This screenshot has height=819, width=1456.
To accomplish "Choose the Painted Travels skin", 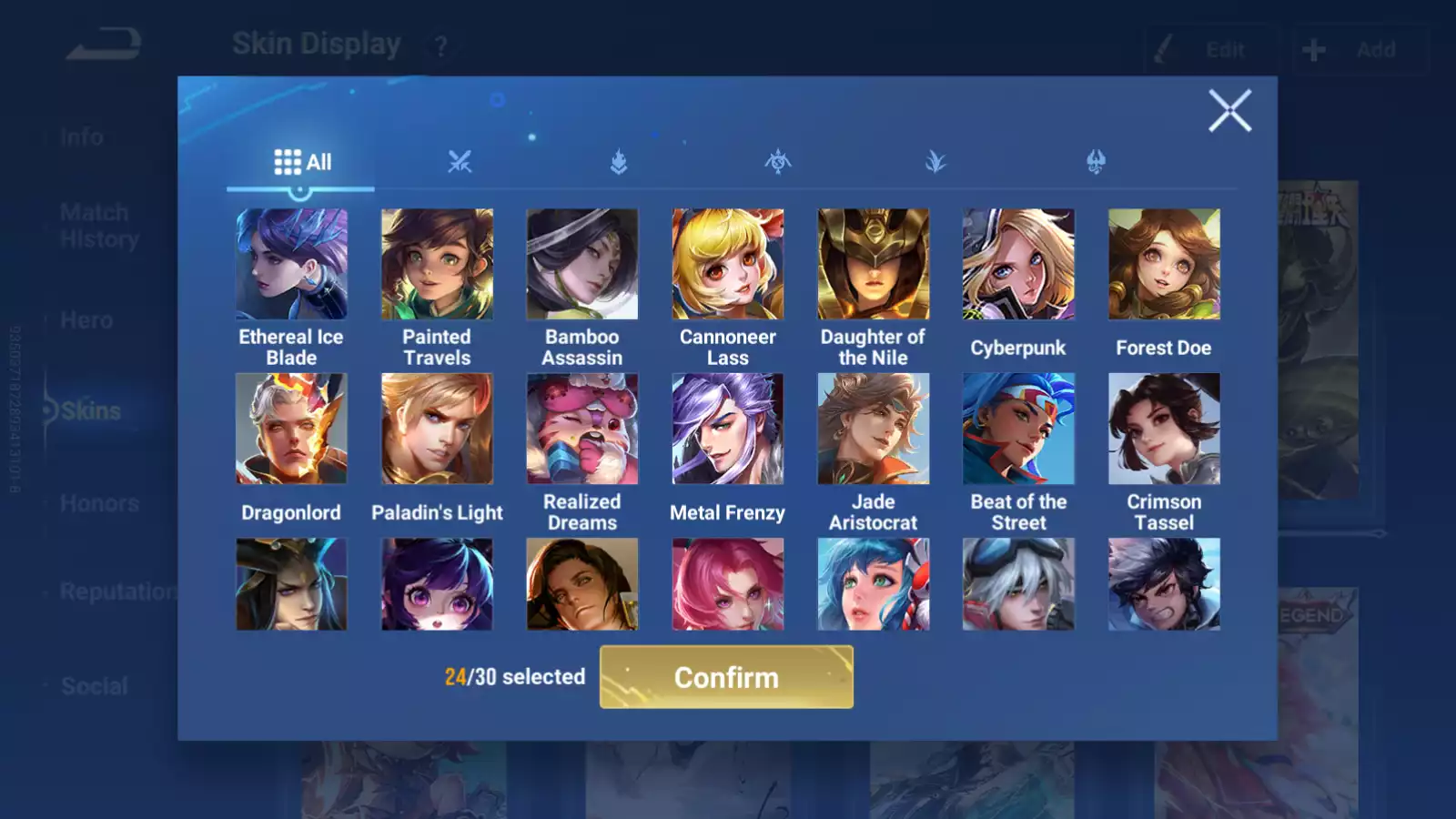I will click(437, 264).
